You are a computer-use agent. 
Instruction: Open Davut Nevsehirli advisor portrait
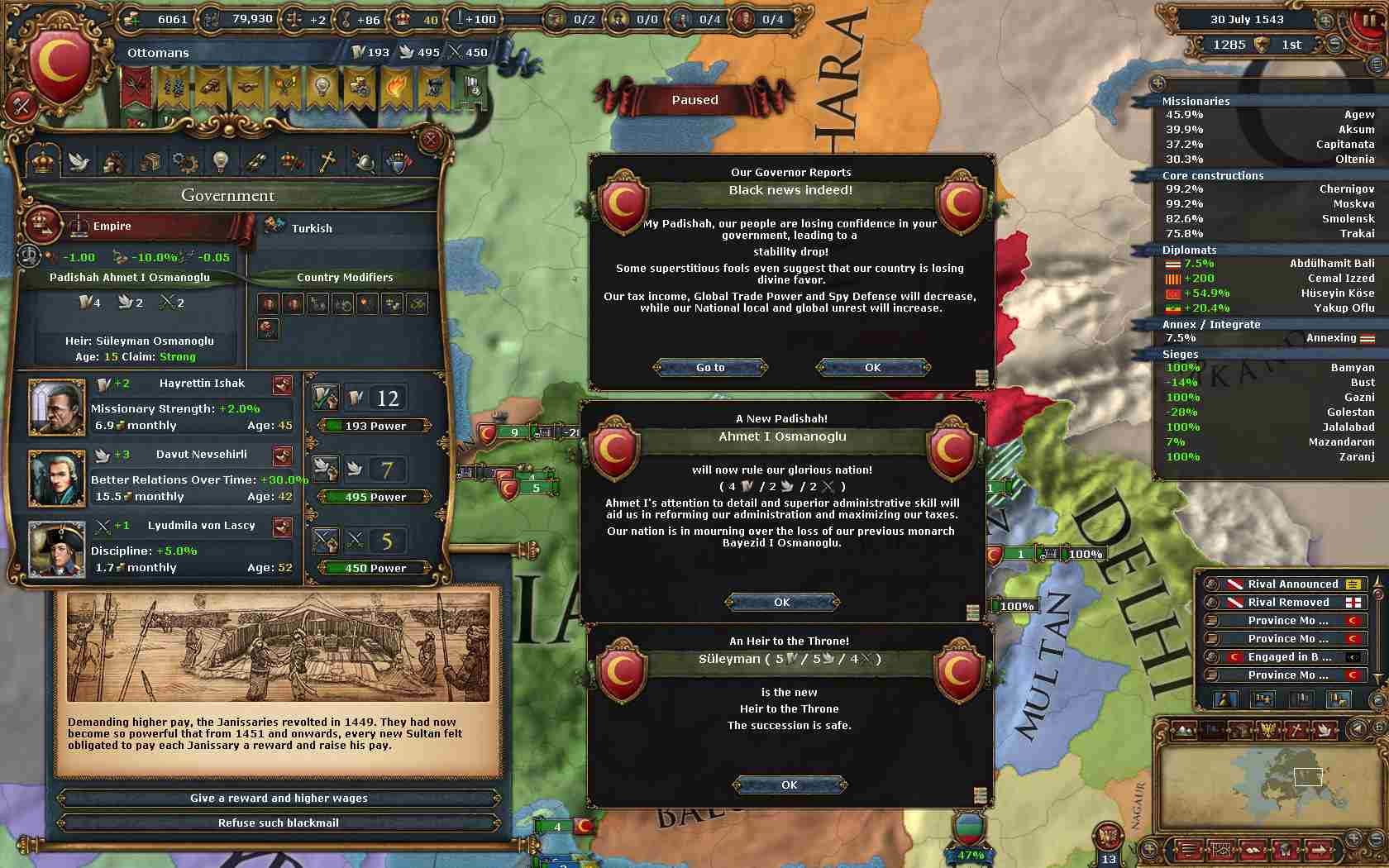point(56,478)
